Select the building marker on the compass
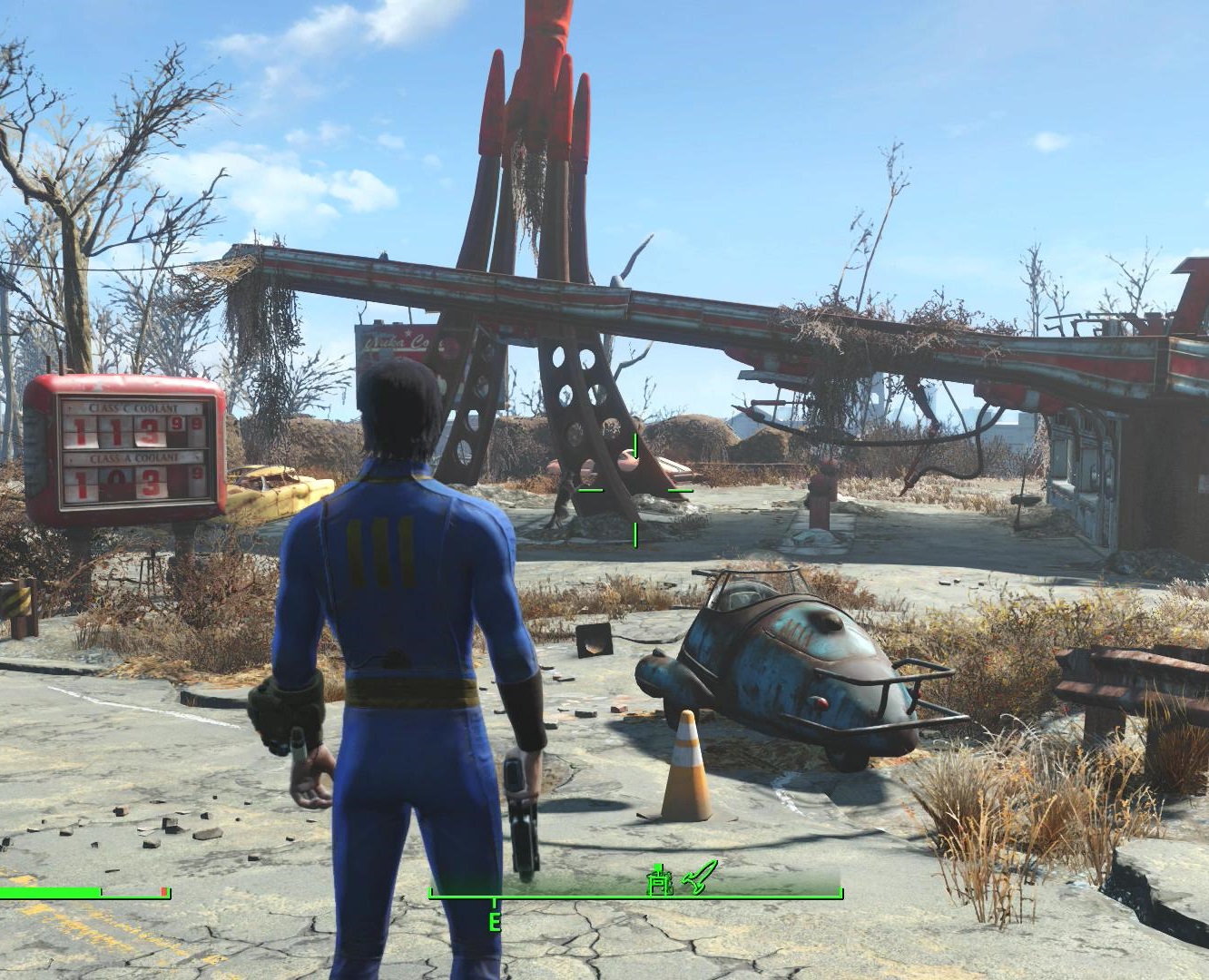Viewport: 1209px width, 980px height. pyautogui.click(x=660, y=879)
